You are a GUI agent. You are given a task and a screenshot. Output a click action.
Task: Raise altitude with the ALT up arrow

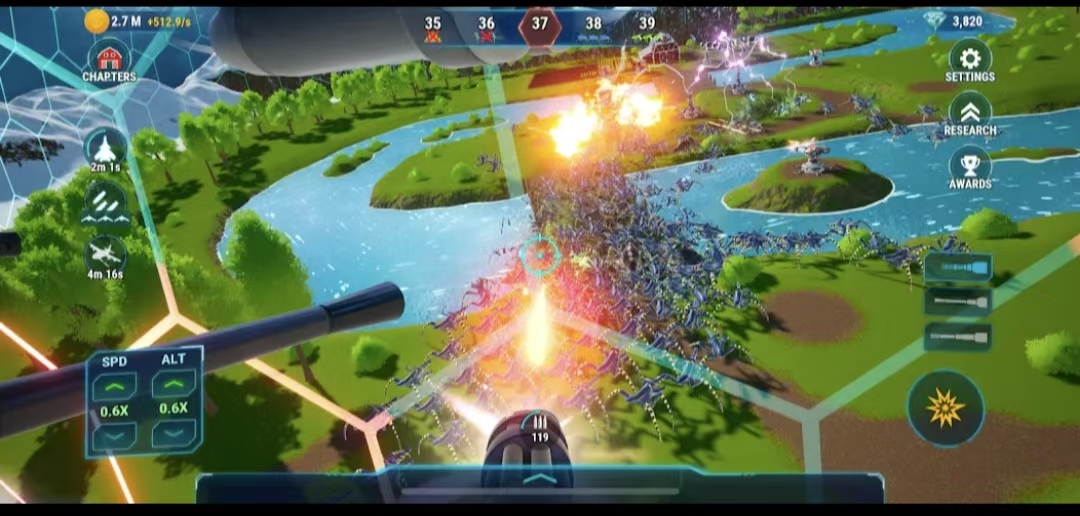tap(173, 386)
